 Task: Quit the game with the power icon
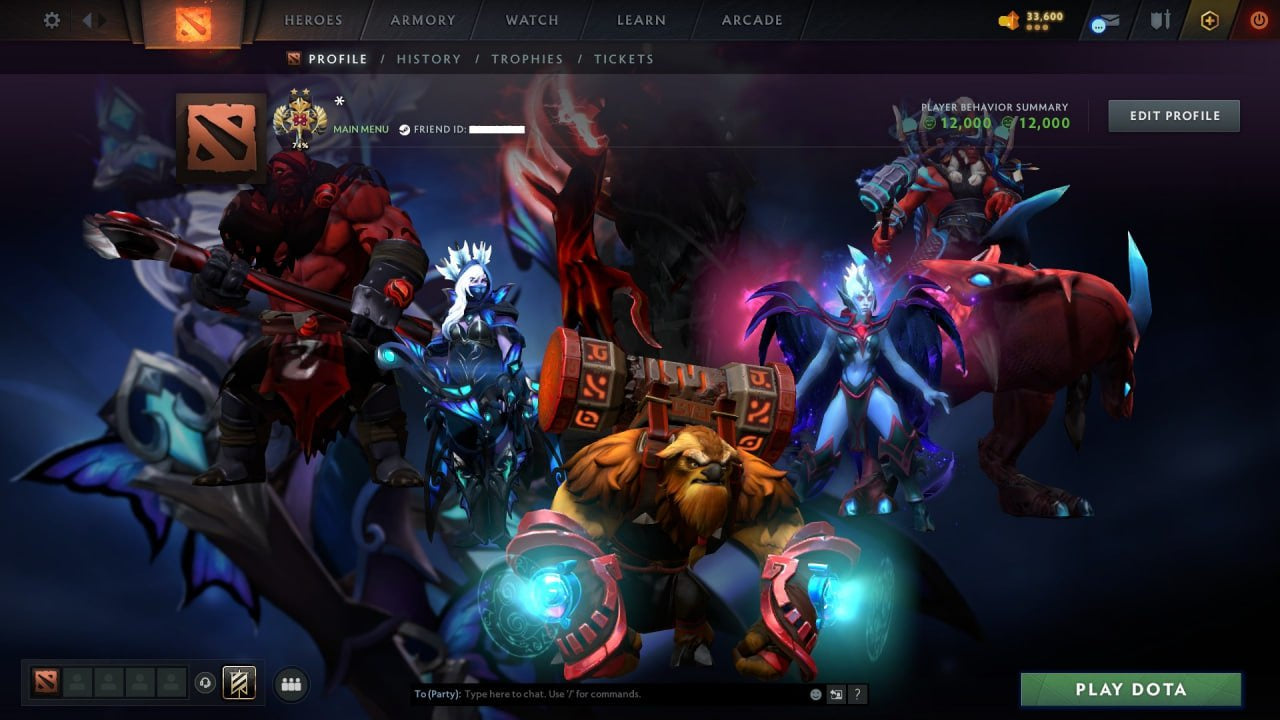1259,18
